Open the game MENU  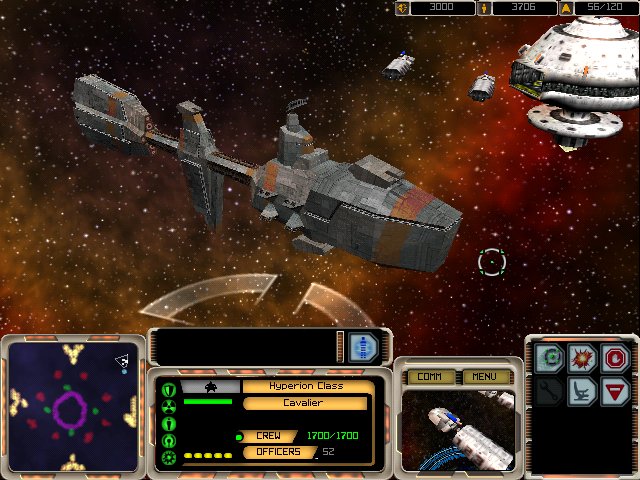click(486, 377)
